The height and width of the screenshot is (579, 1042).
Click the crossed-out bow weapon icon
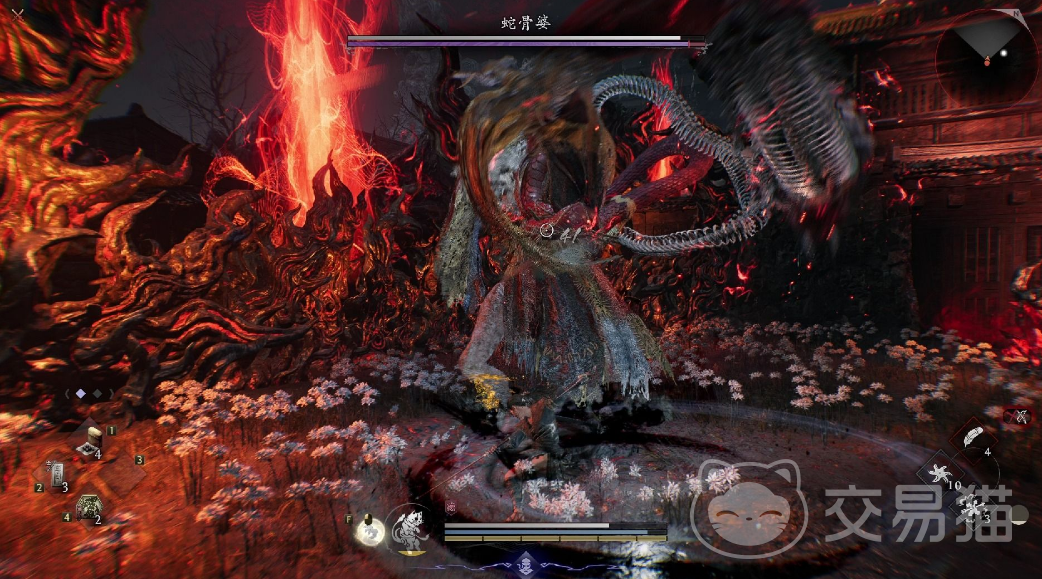[x=1020, y=416]
